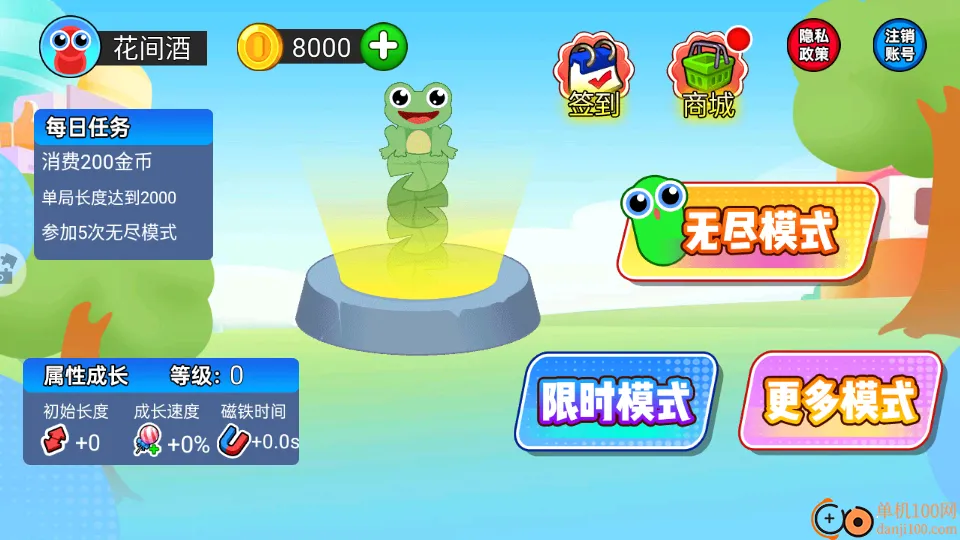The height and width of the screenshot is (540, 960).
Task: Open the player avatar profile
Action: [69, 46]
